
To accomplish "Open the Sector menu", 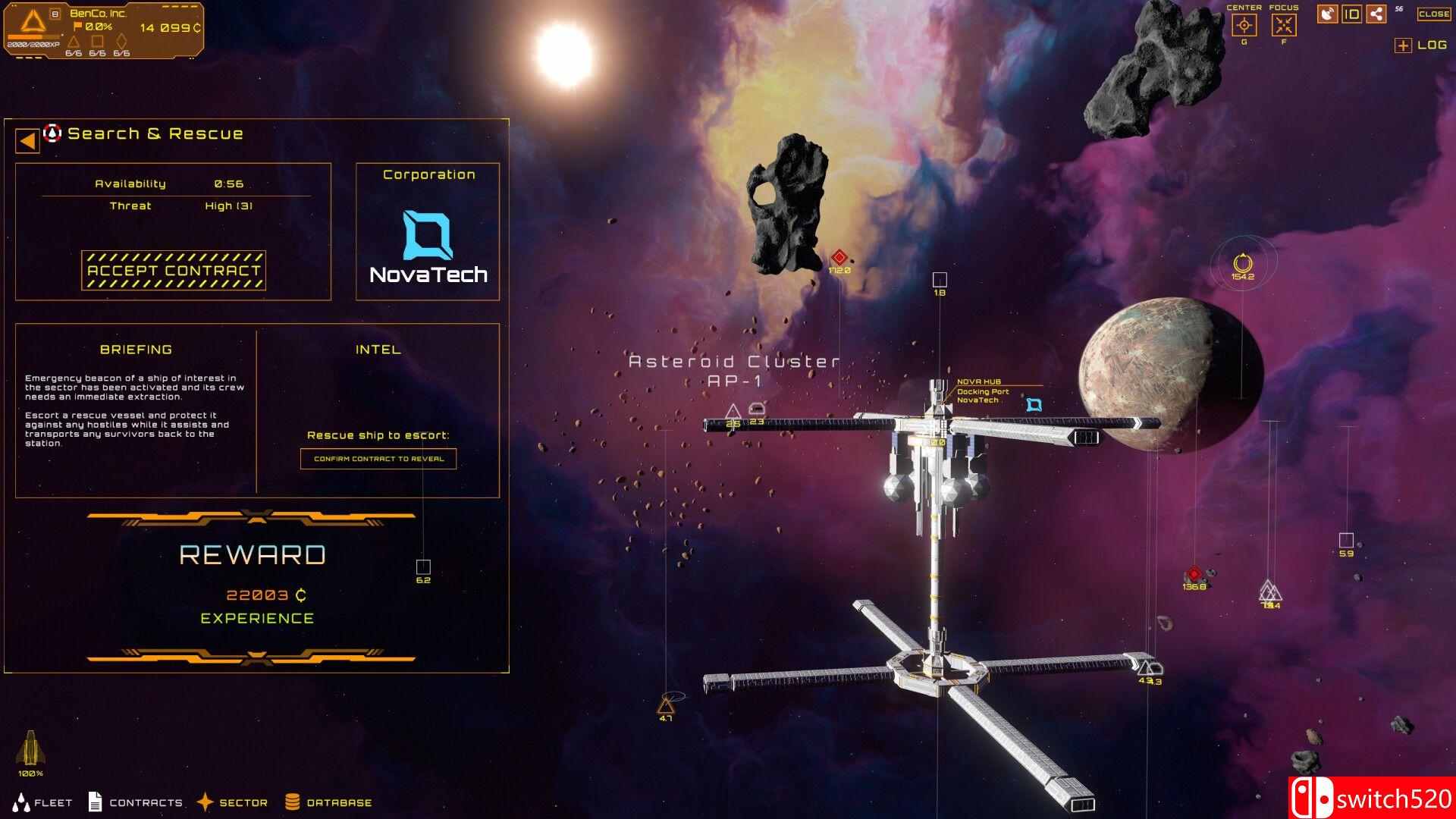I will click(232, 802).
